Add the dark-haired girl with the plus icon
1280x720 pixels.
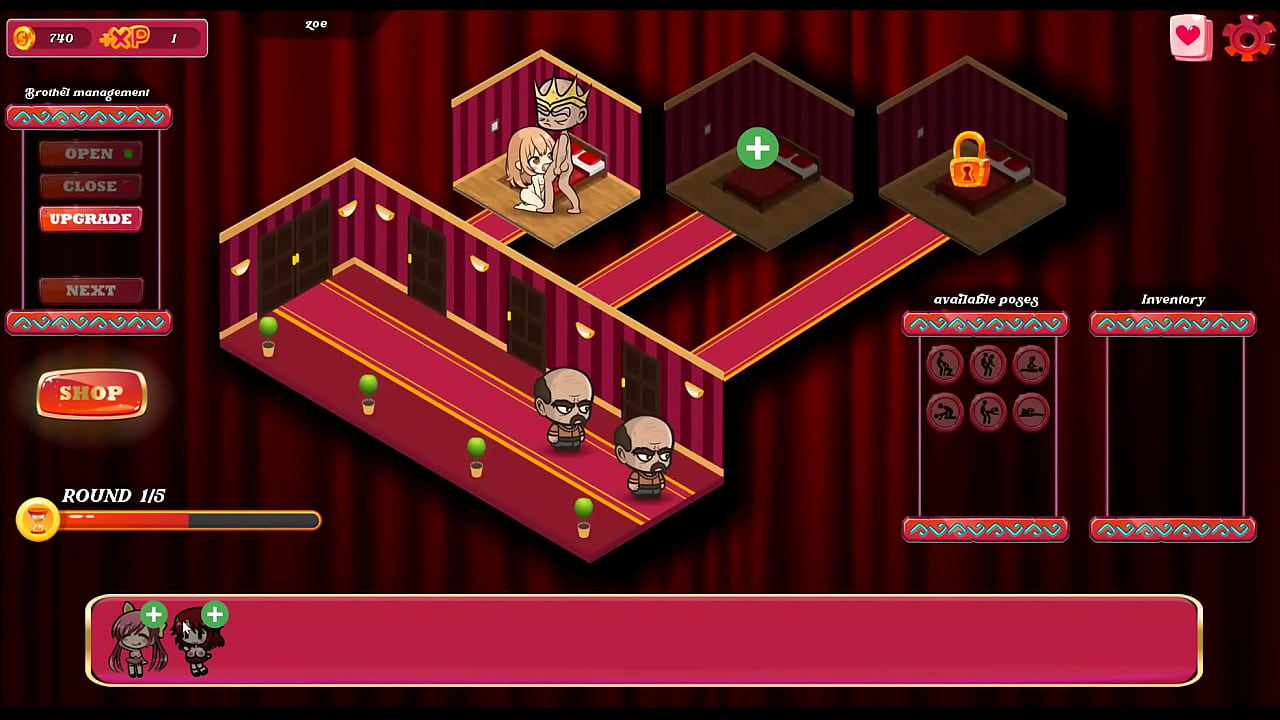point(214,616)
